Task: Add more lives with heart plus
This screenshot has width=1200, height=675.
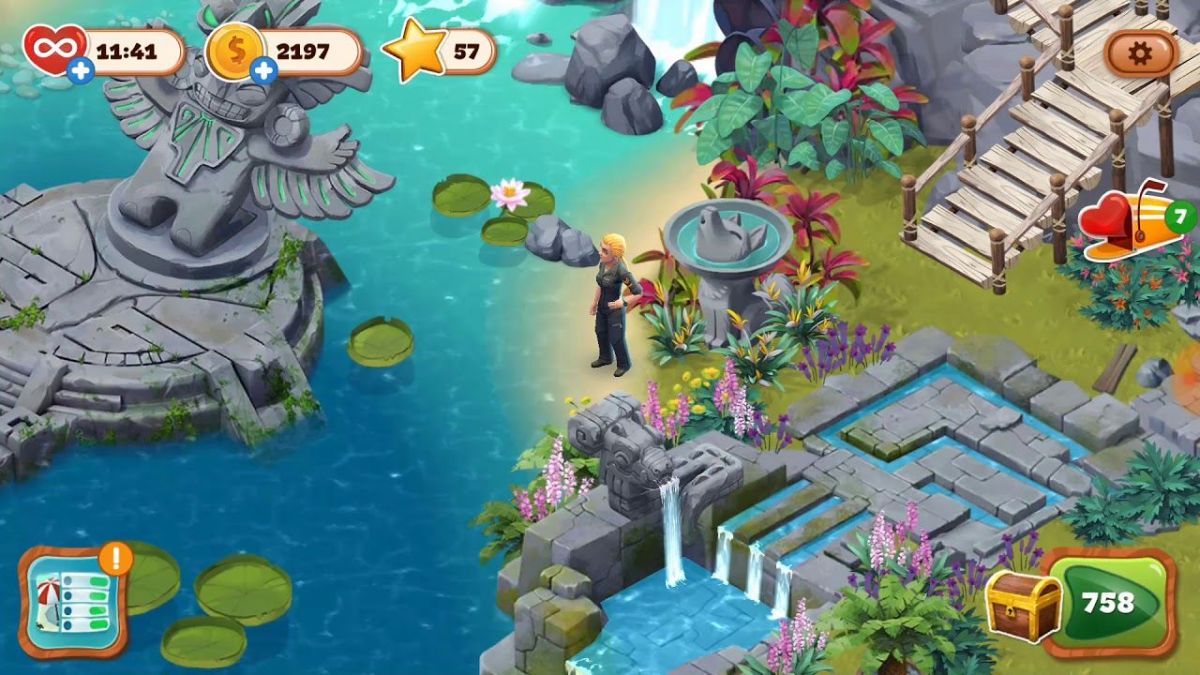Action: coord(82,70)
